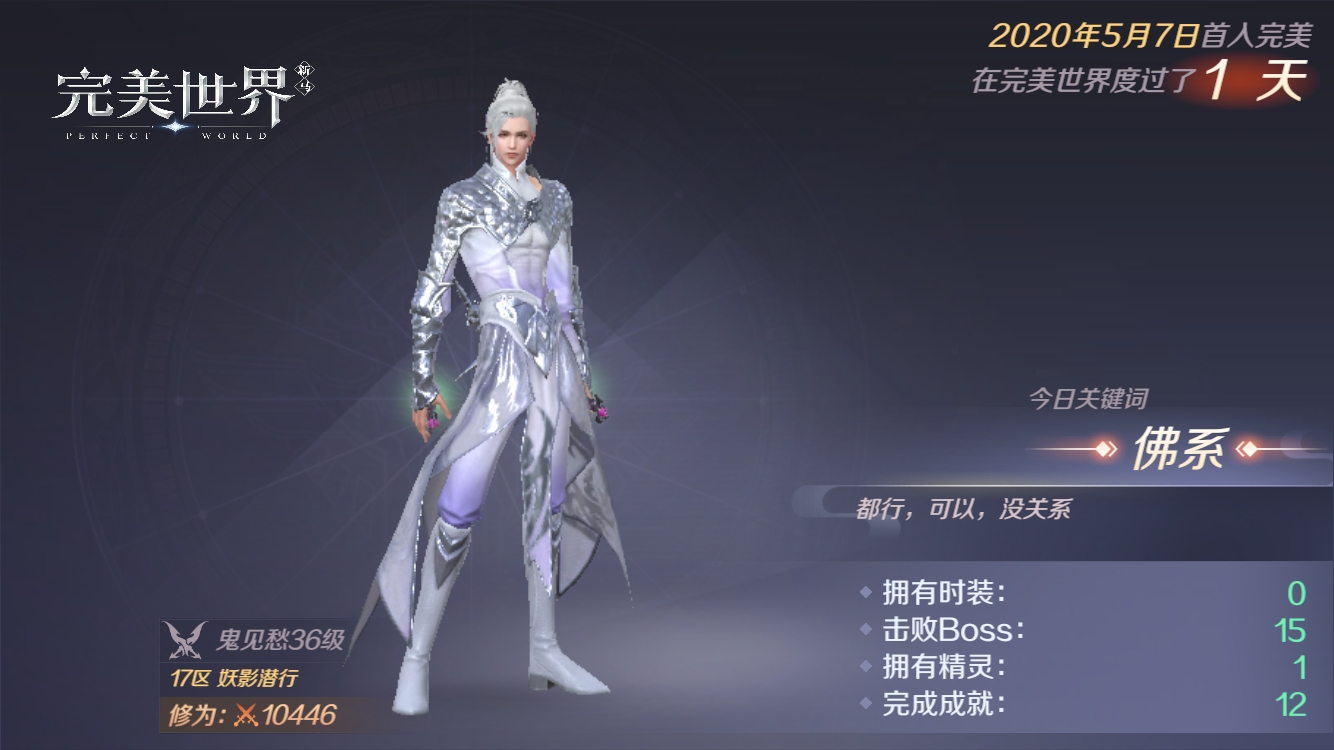Click the diamond icon before 拥有精灵

[866, 664]
